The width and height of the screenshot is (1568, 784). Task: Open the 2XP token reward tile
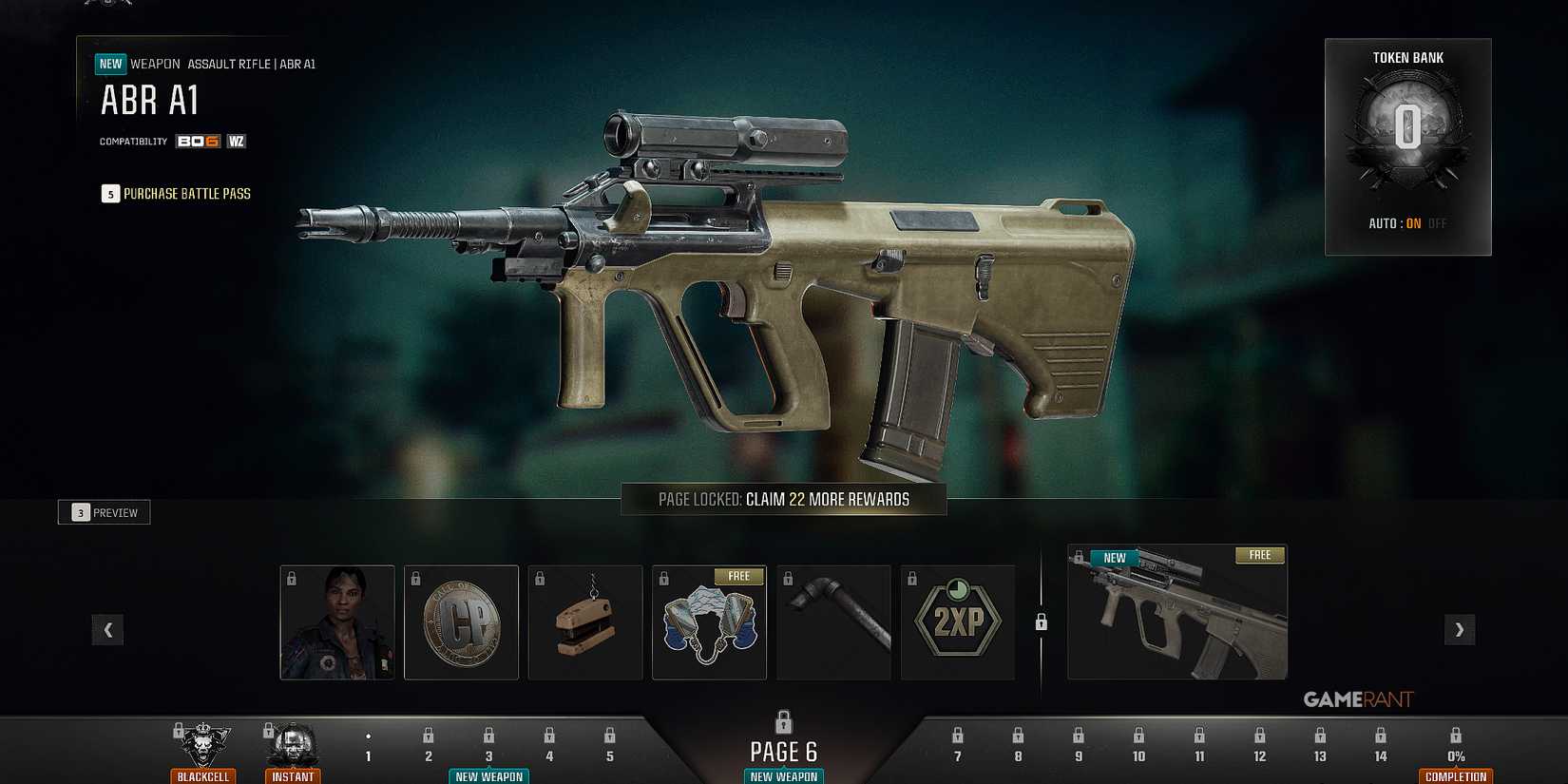(957, 622)
